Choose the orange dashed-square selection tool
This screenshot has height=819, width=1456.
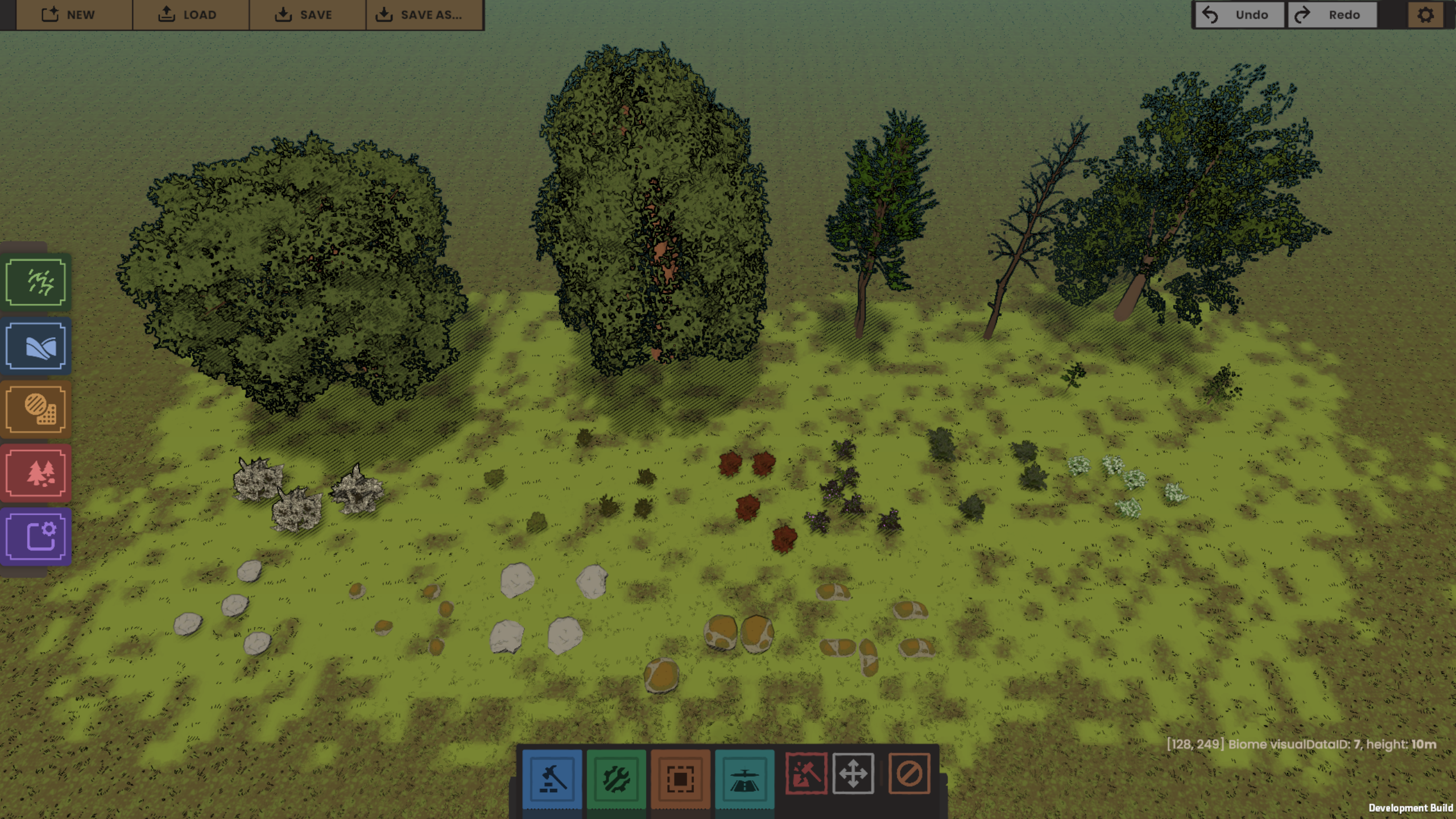[x=680, y=778]
